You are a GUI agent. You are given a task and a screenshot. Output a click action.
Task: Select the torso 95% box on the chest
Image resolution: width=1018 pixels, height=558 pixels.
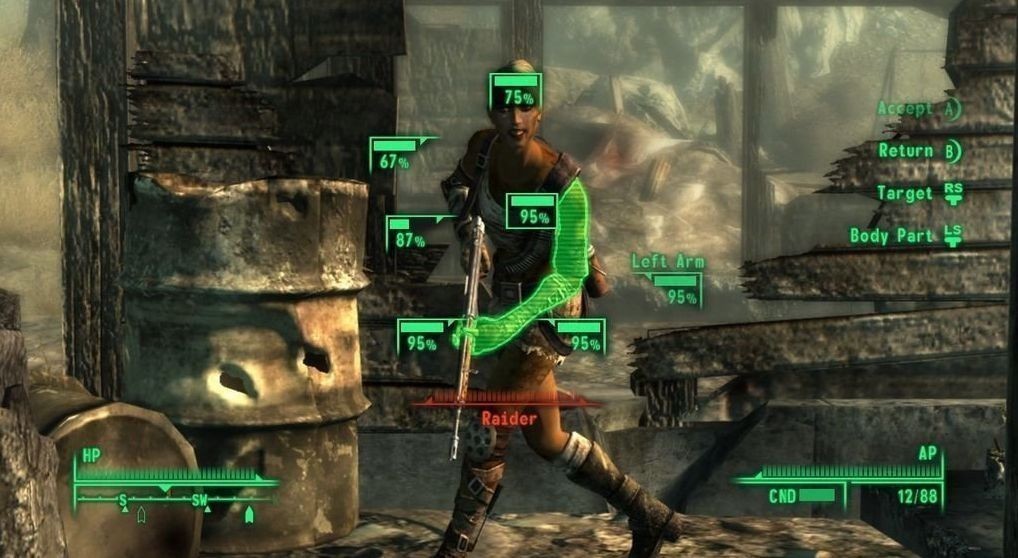click(x=531, y=211)
